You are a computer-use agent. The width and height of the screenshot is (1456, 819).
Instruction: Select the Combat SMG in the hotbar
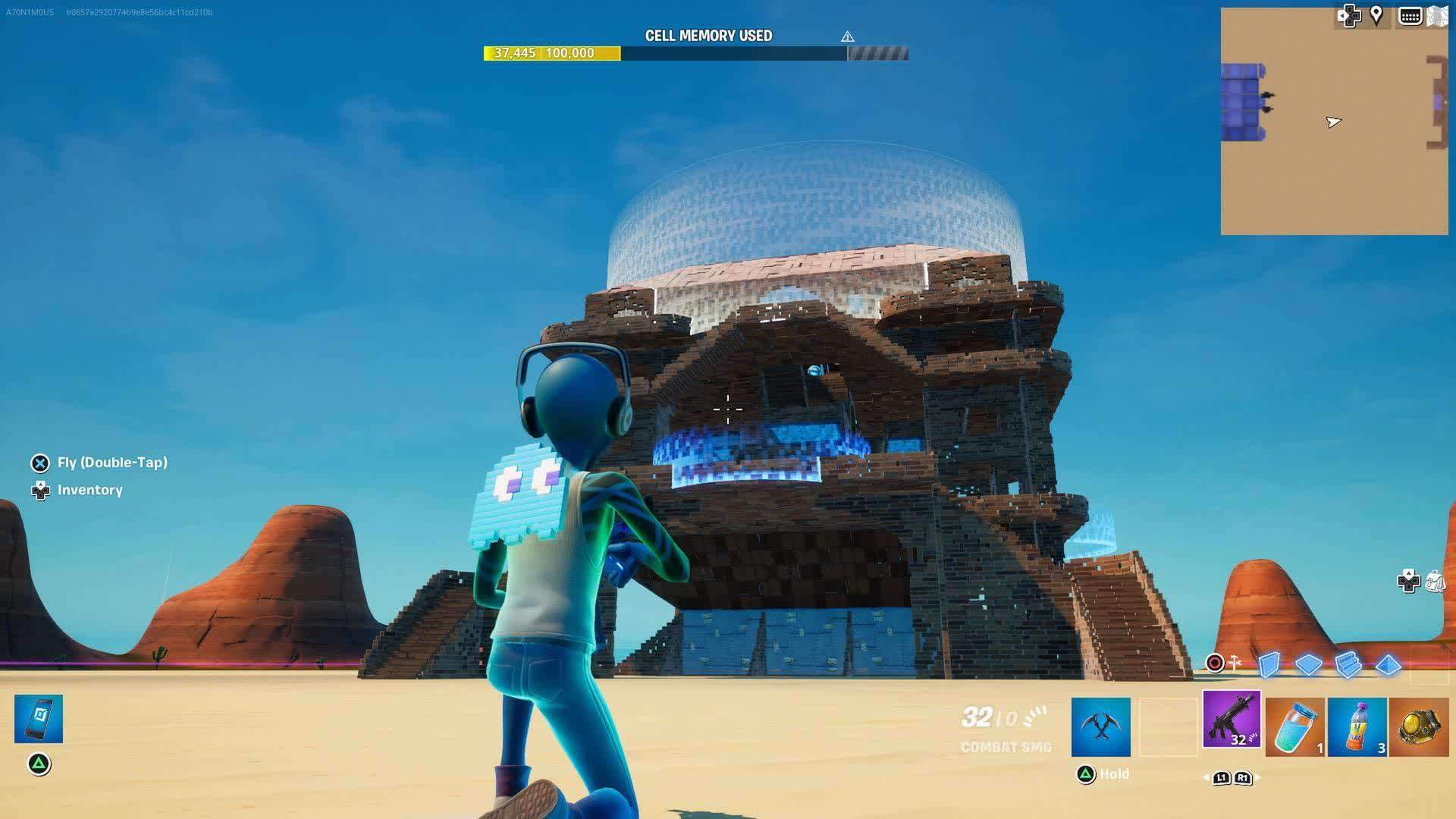(x=1232, y=723)
